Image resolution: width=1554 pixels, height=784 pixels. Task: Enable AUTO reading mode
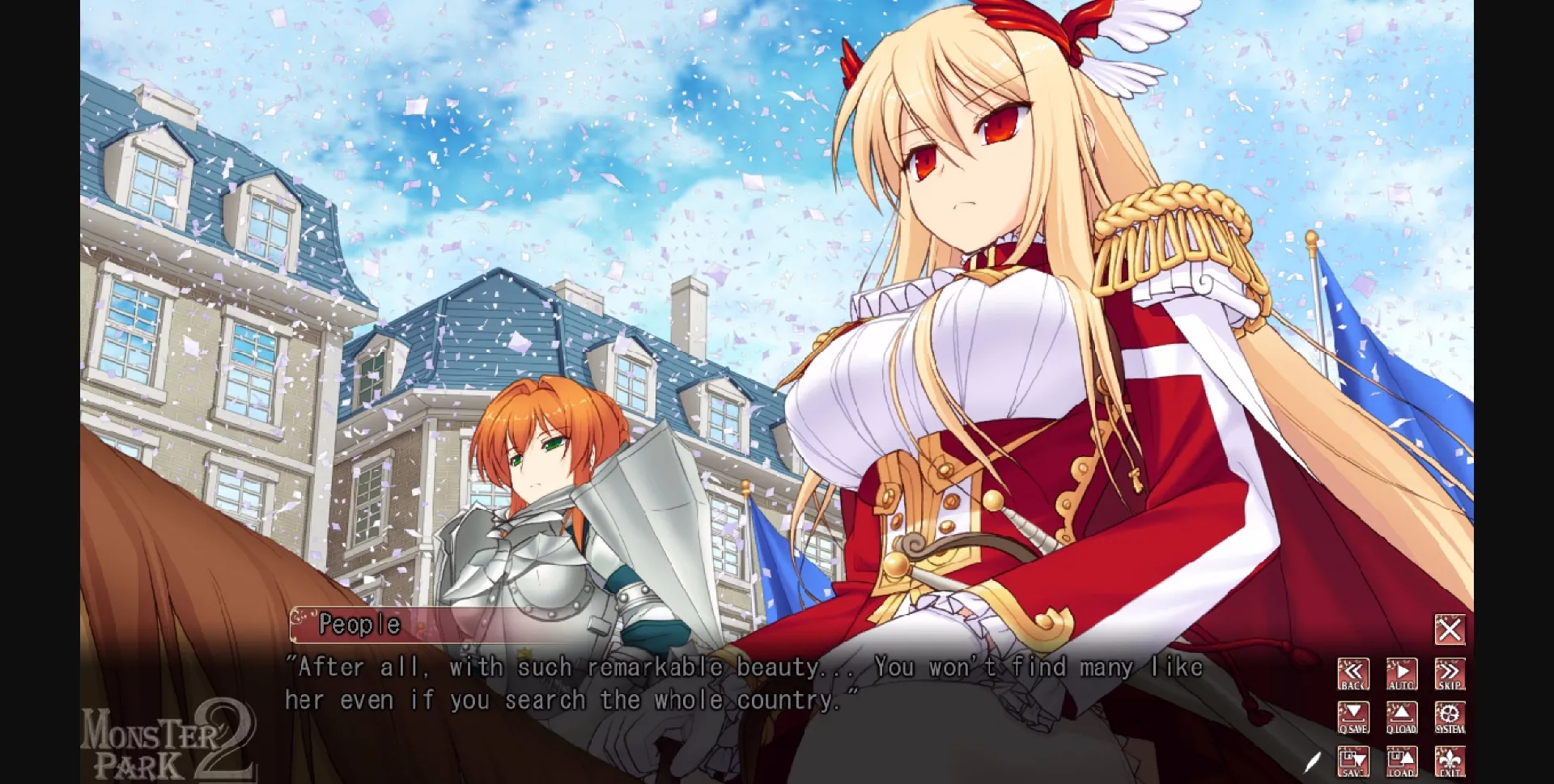coord(1400,674)
